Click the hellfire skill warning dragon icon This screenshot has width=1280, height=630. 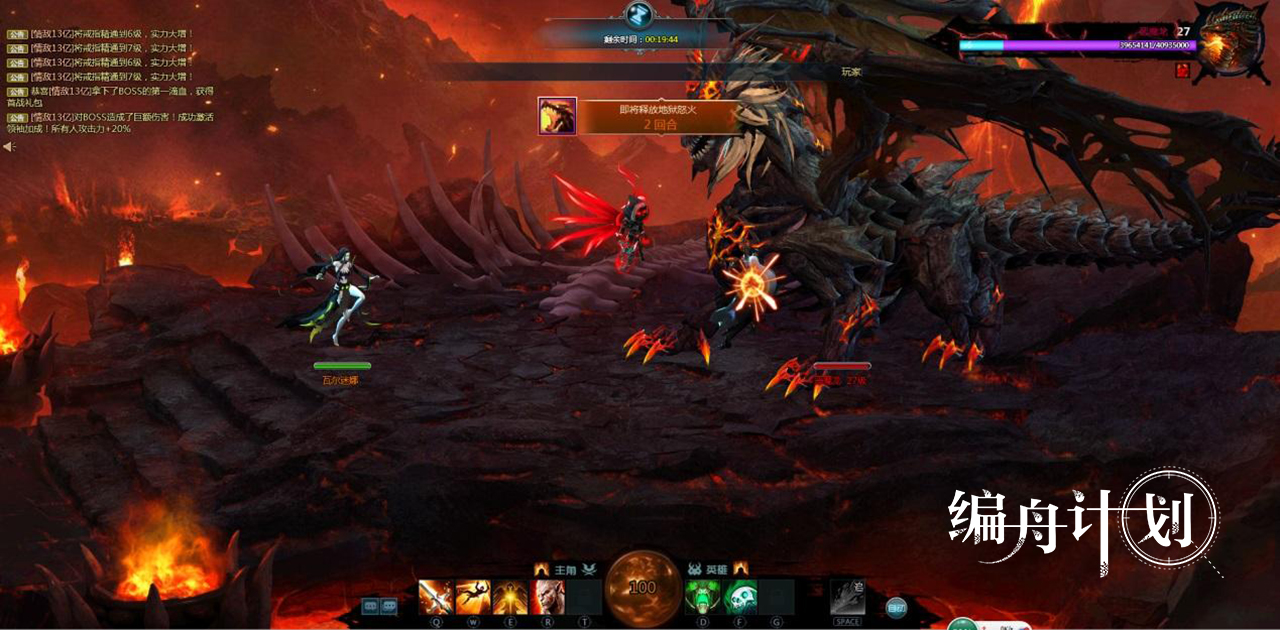[557, 116]
